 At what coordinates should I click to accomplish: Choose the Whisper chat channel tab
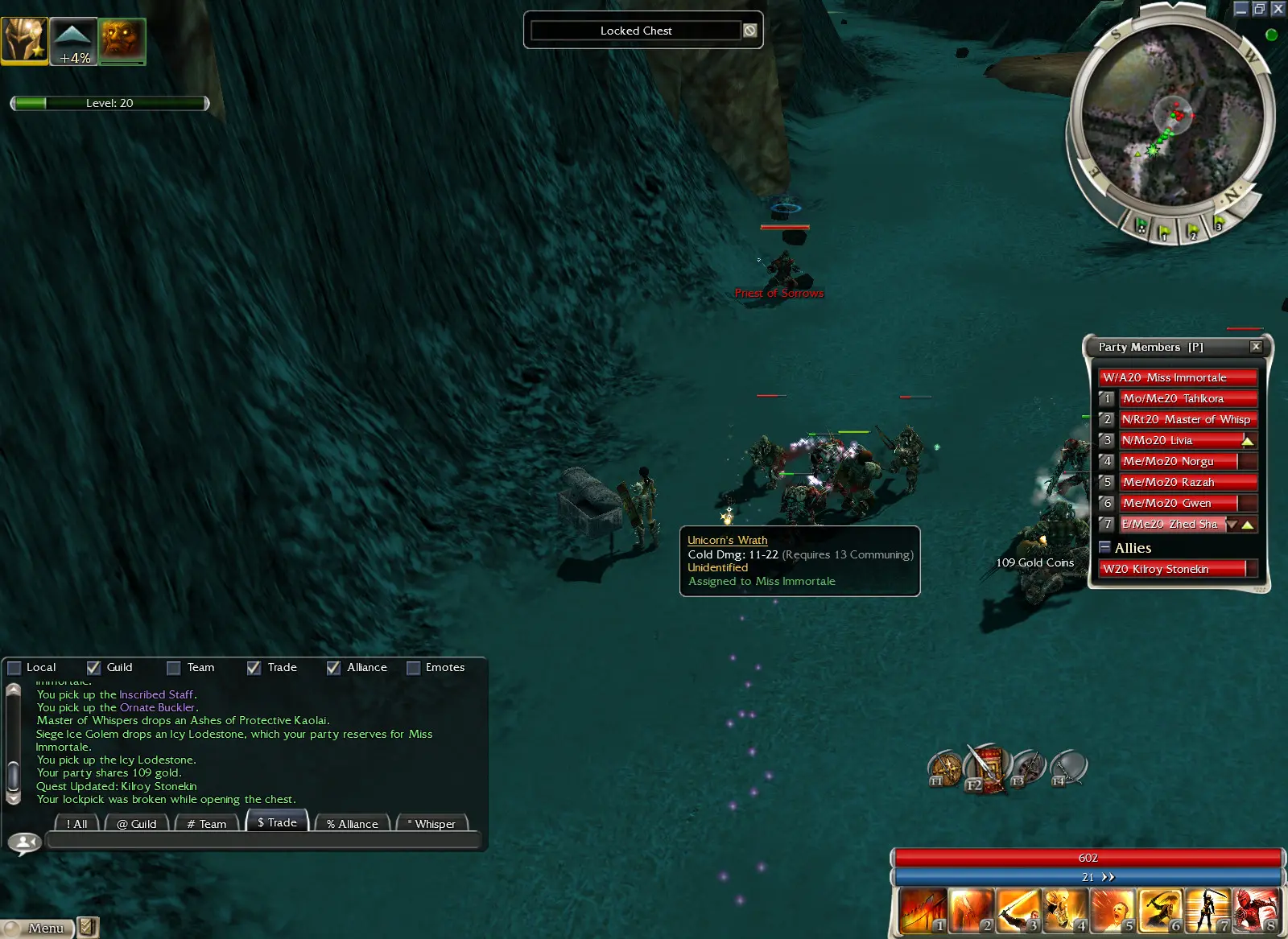click(432, 824)
